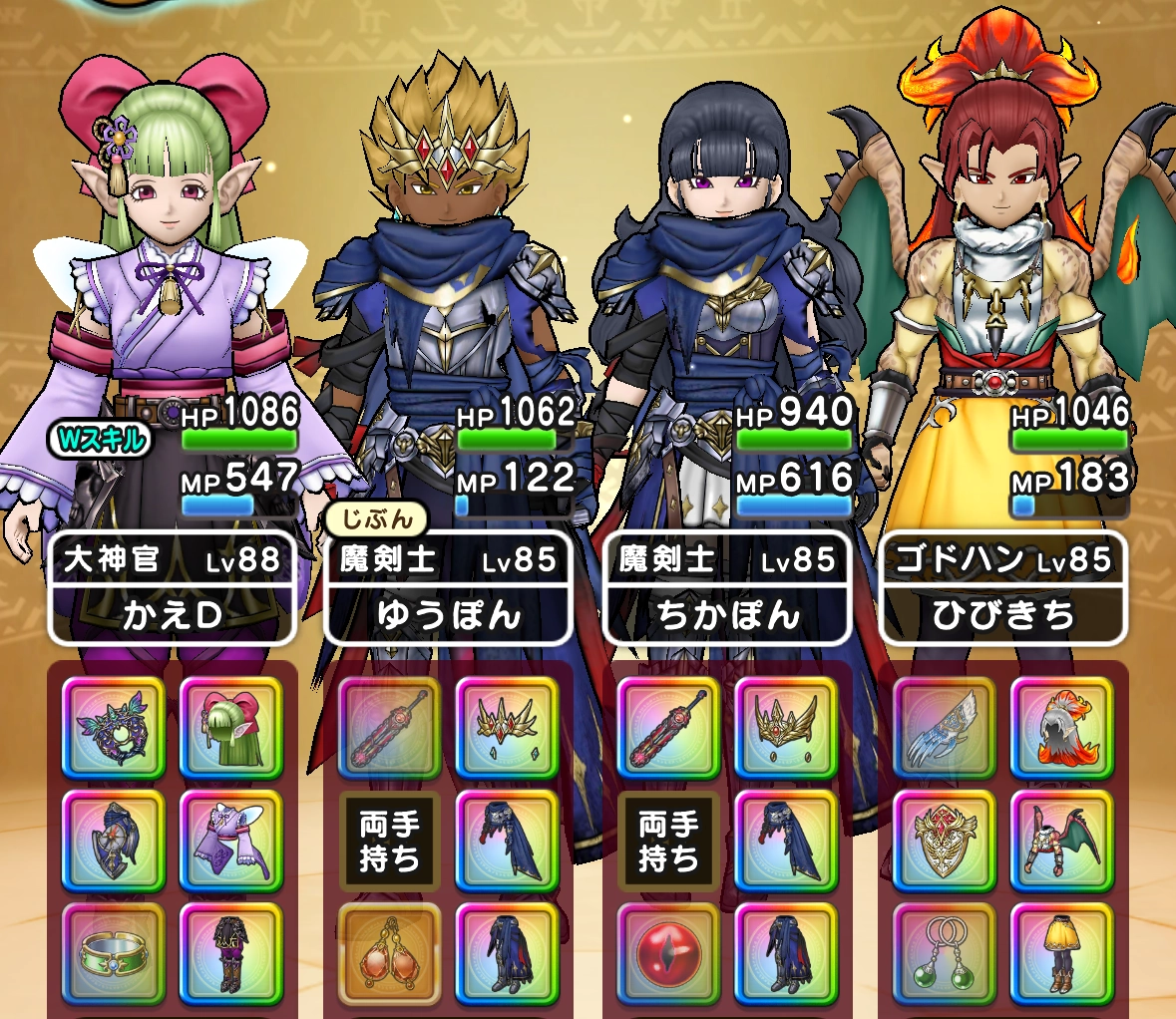View ひびきち's dragon wing body armor
The image size is (1176, 1019).
pos(1061,842)
